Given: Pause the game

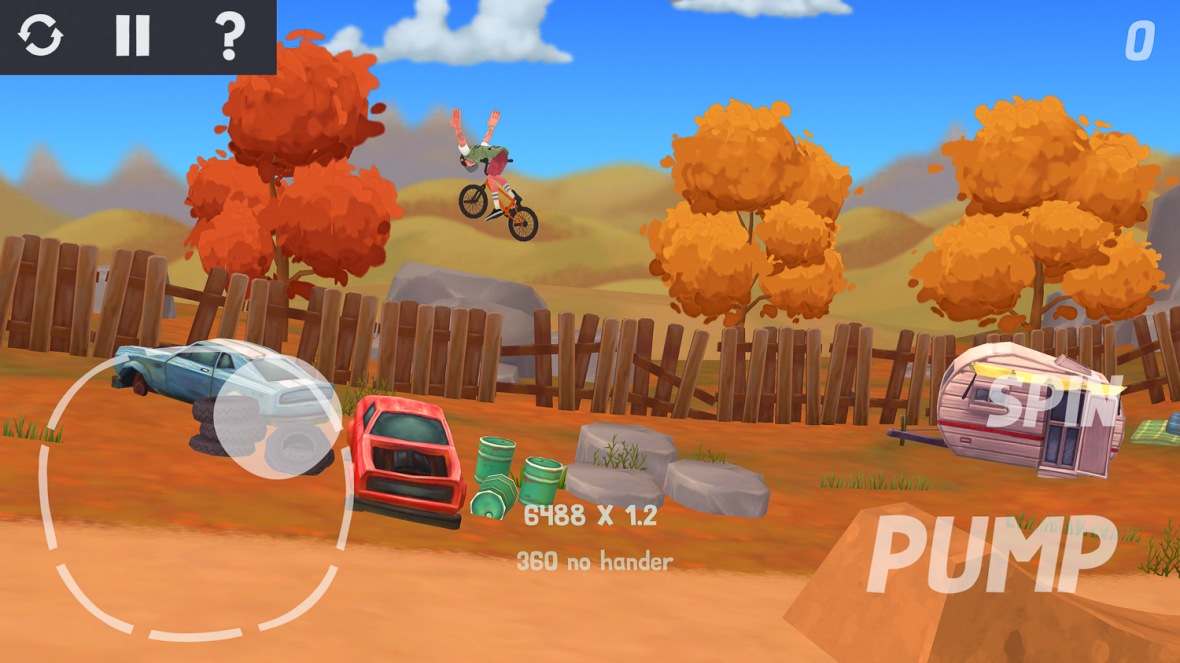Looking at the screenshot, I should 132,37.
